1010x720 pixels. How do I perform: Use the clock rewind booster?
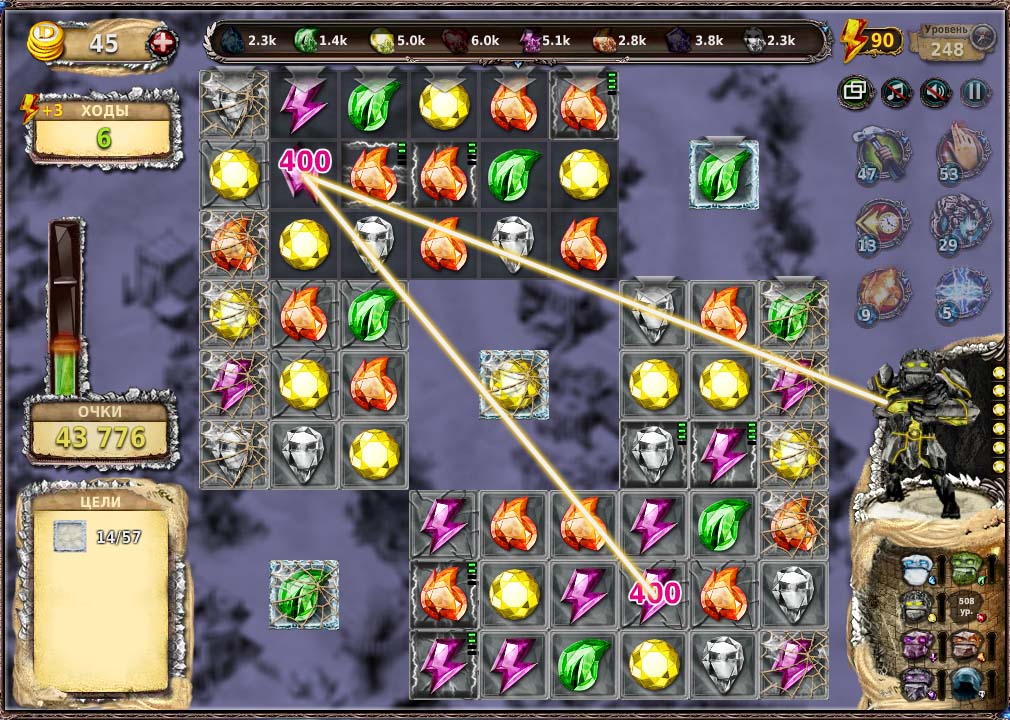tap(882, 221)
